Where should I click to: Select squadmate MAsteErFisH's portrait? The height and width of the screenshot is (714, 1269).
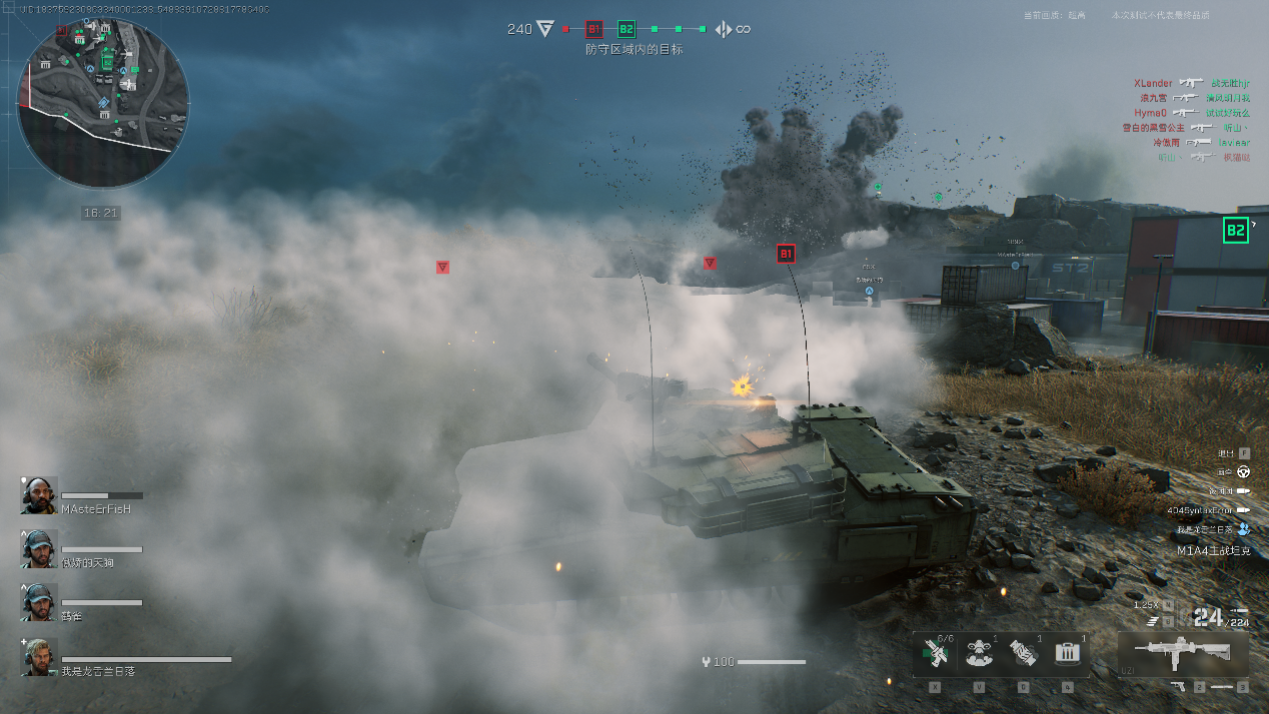(x=40, y=496)
